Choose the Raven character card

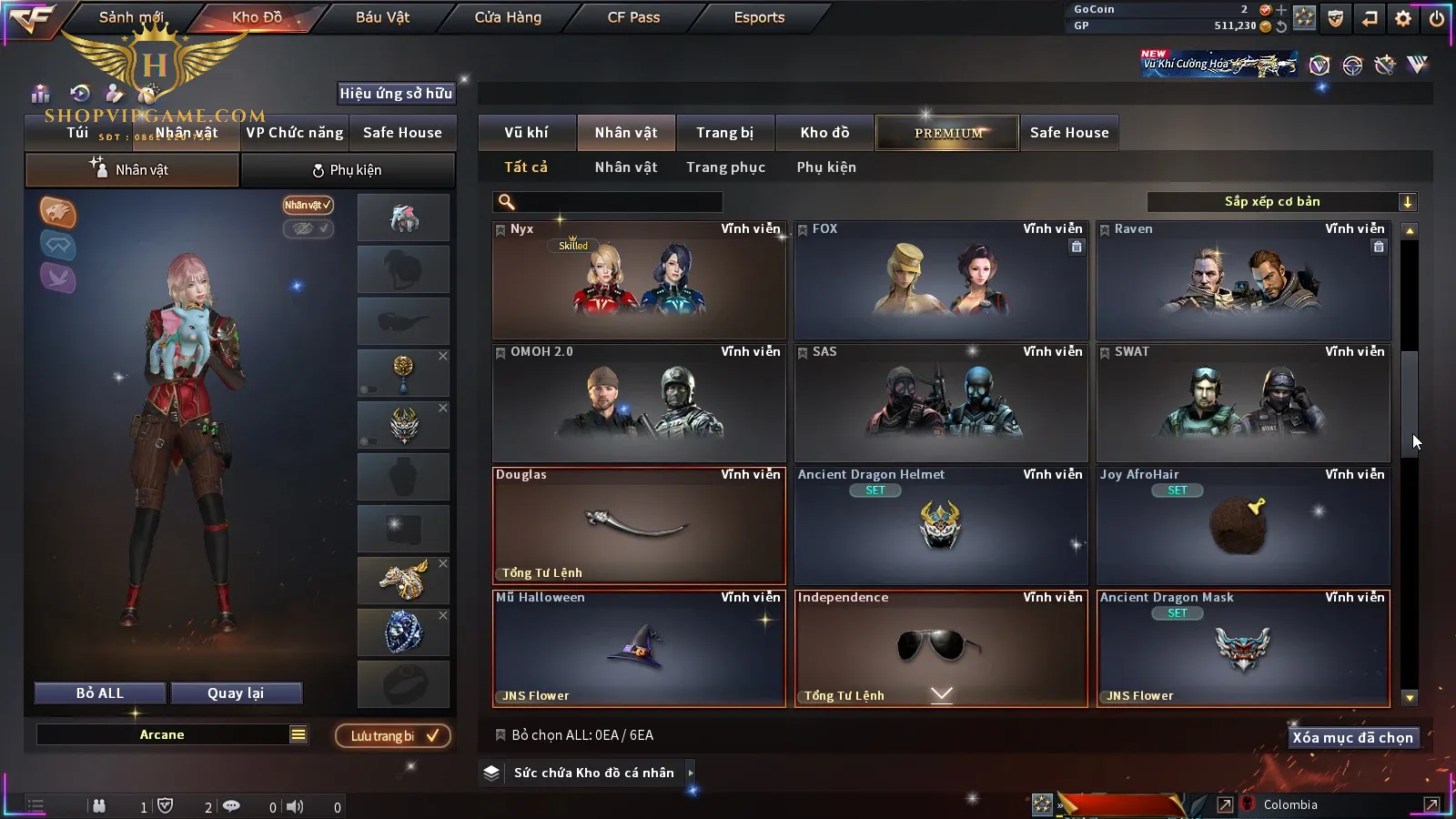[1243, 280]
